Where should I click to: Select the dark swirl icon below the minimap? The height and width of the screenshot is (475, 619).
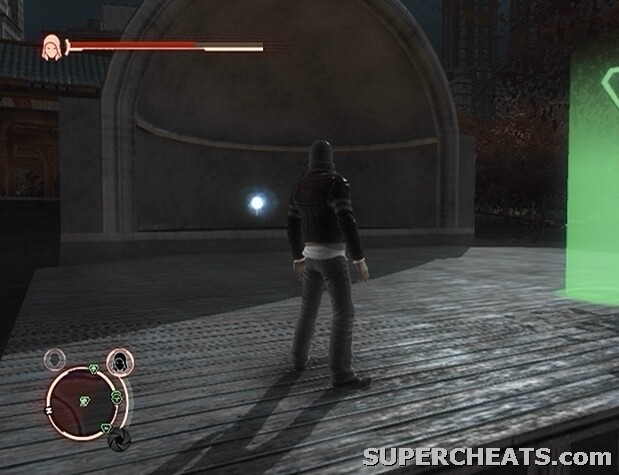(x=119, y=440)
